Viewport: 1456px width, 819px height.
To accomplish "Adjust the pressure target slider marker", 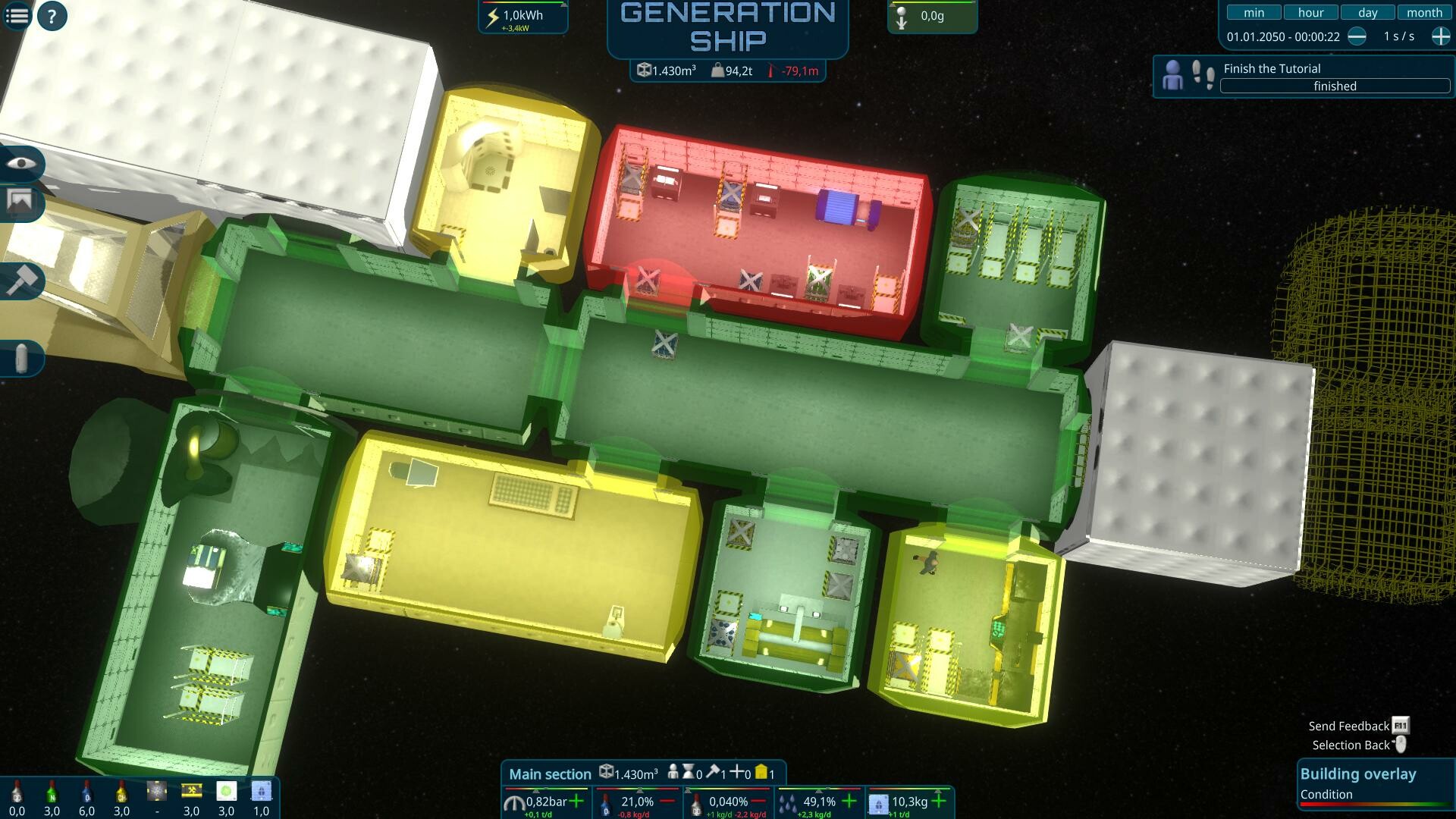I will (x=535, y=791).
